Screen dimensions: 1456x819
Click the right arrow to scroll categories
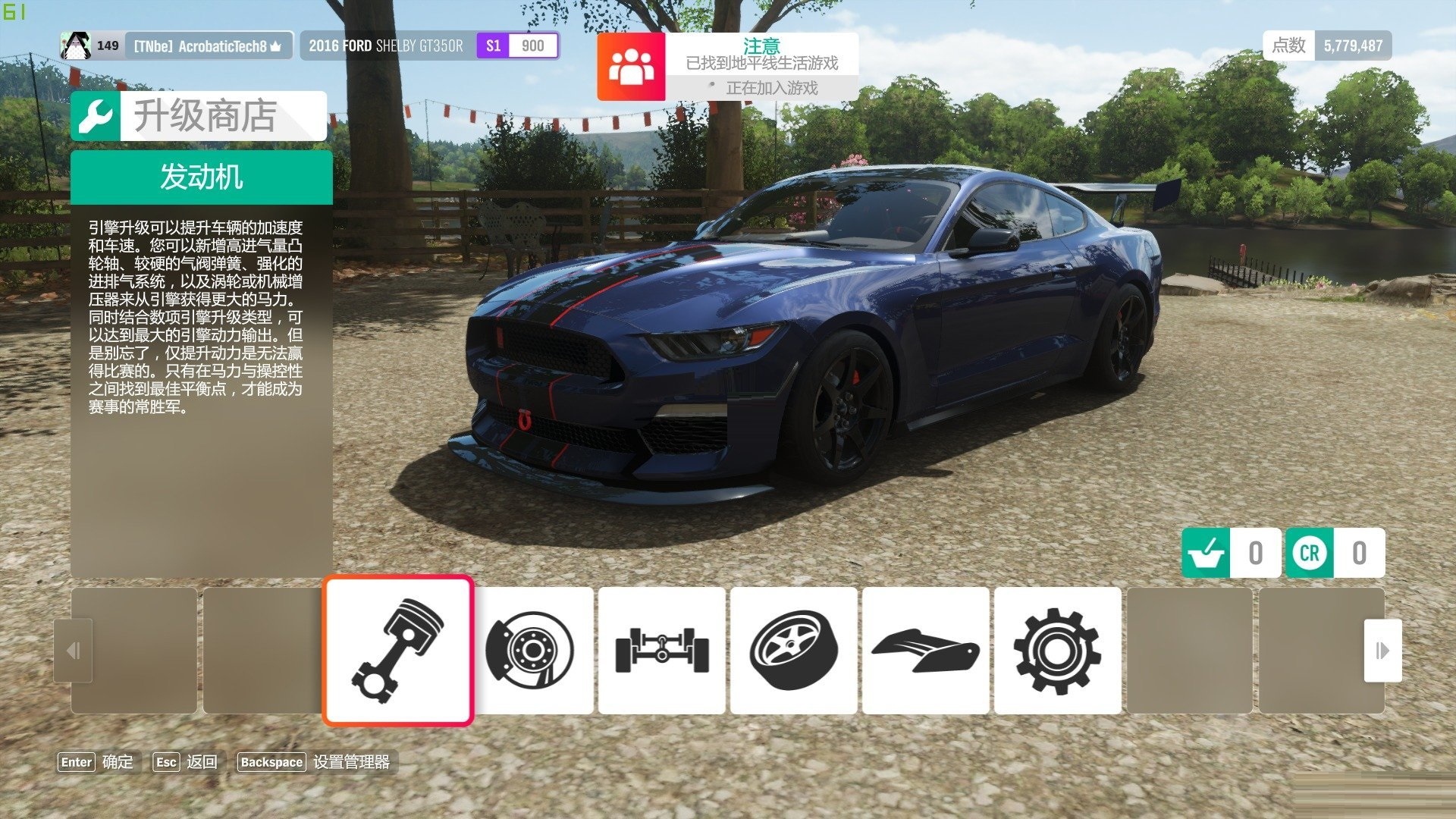[x=1382, y=651]
